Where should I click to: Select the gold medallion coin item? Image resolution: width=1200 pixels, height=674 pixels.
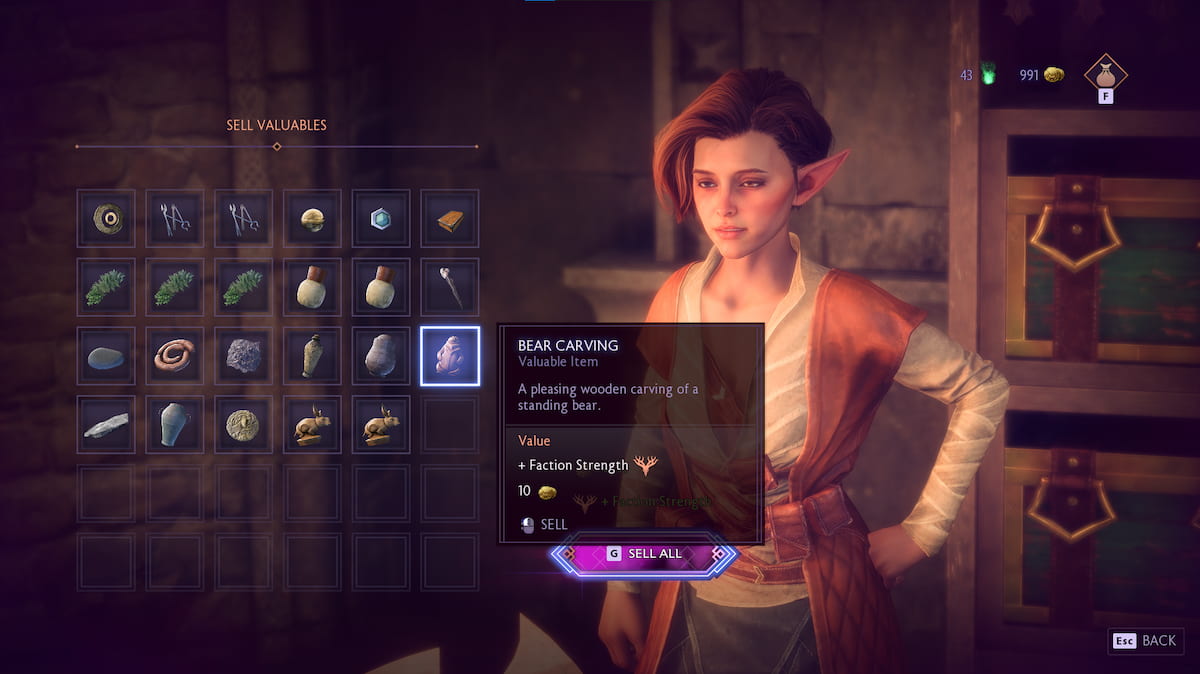[x=243, y=425]
